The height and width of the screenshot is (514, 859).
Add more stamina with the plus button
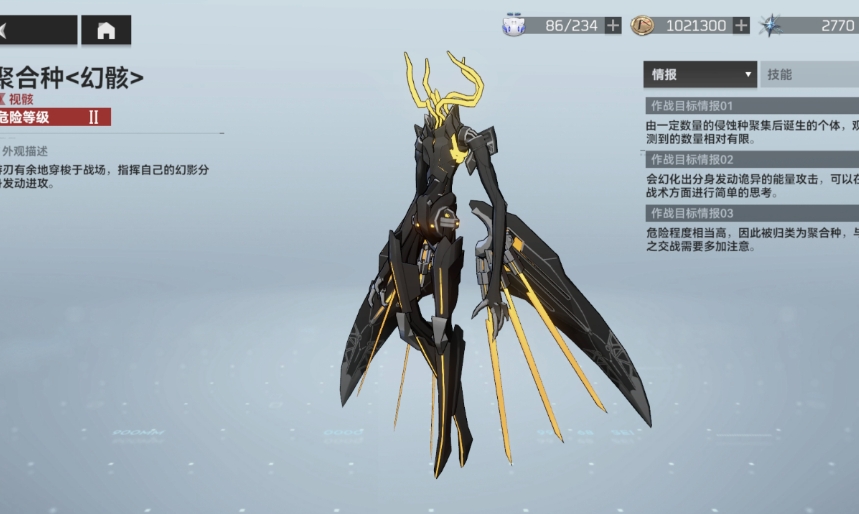pos(613,25)
